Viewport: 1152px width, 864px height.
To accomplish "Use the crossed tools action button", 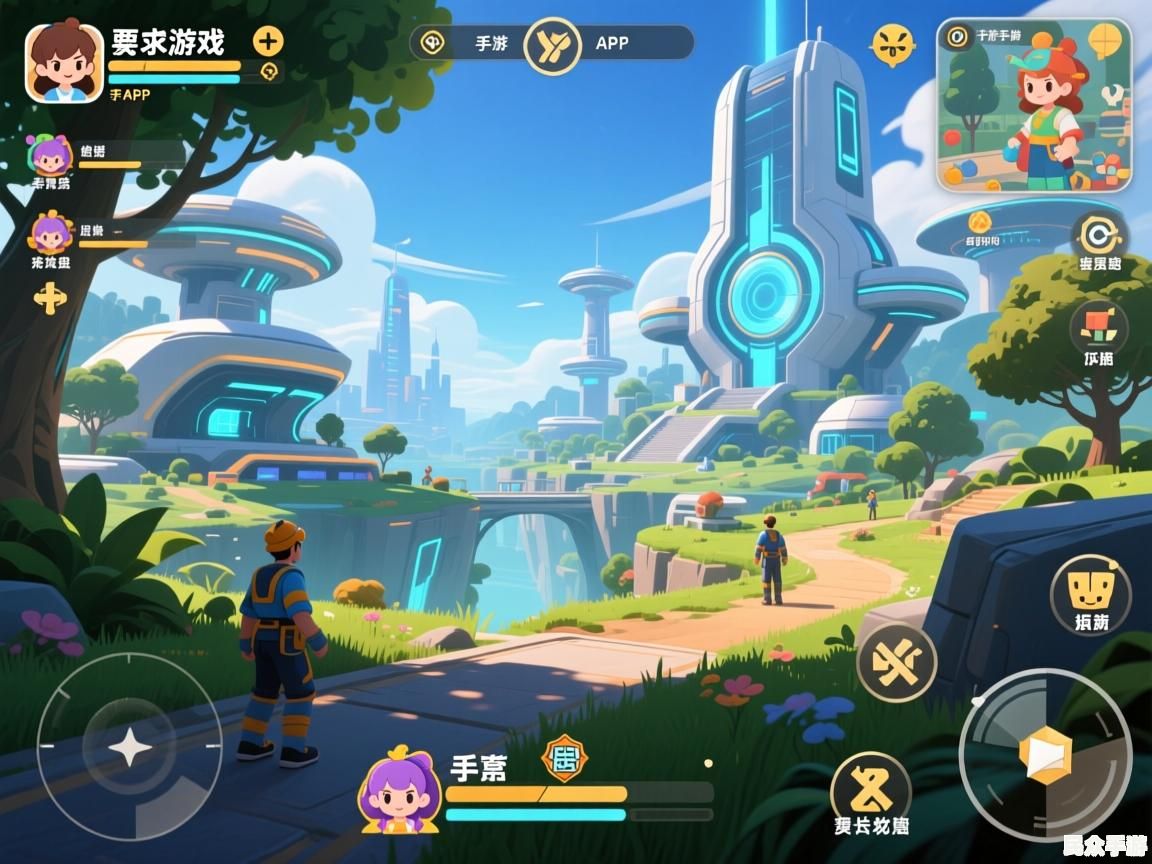I will tap(897, 661).
